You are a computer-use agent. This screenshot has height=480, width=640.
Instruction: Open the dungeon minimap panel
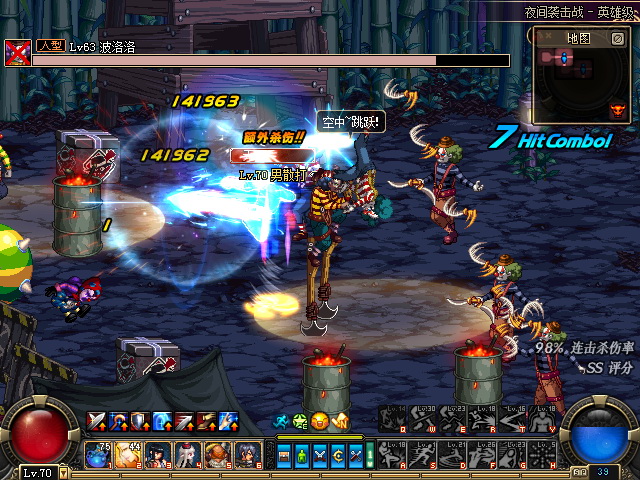click(578, 38)
